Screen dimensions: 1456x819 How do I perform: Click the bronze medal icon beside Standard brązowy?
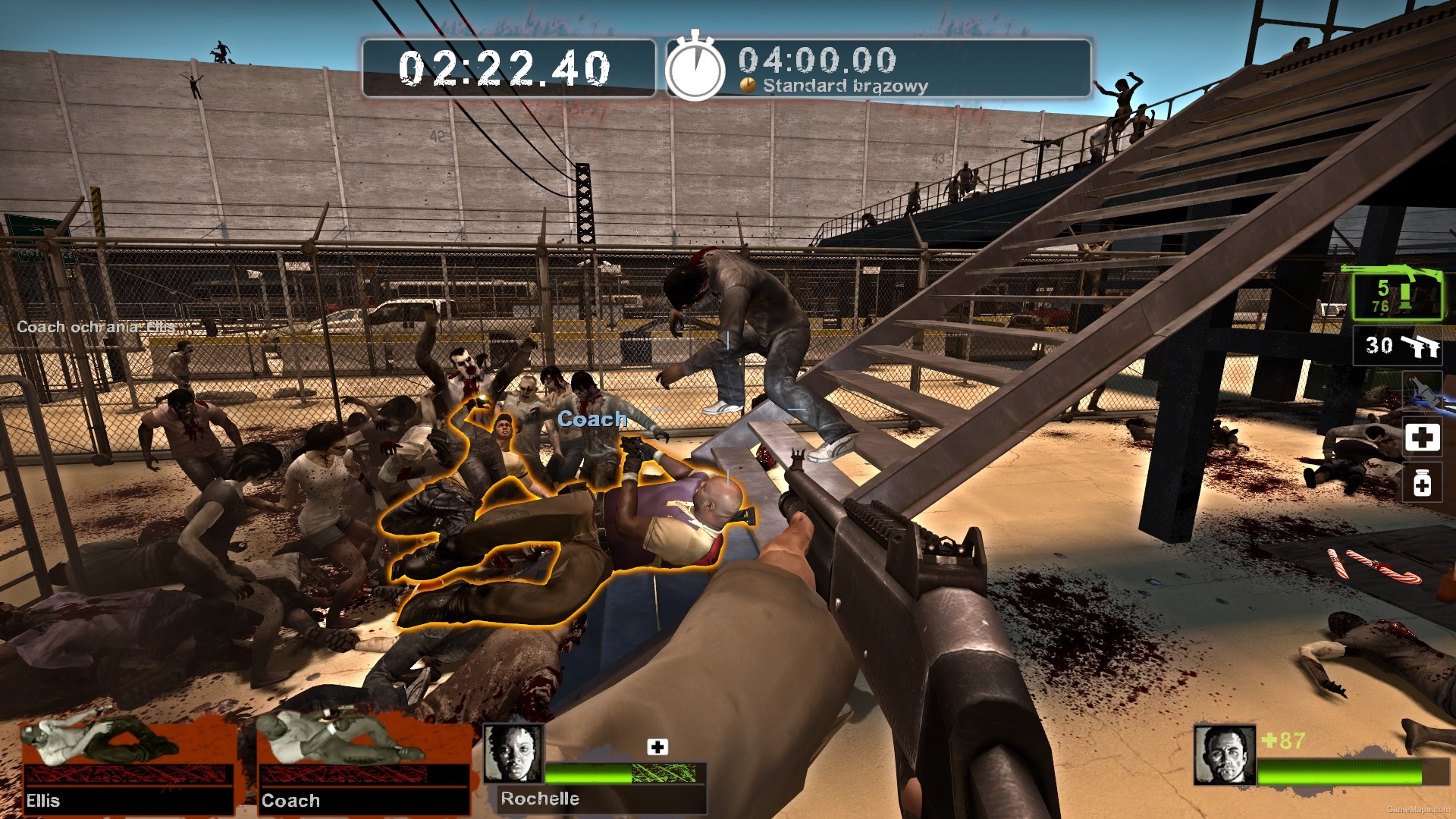click(748, 86)
